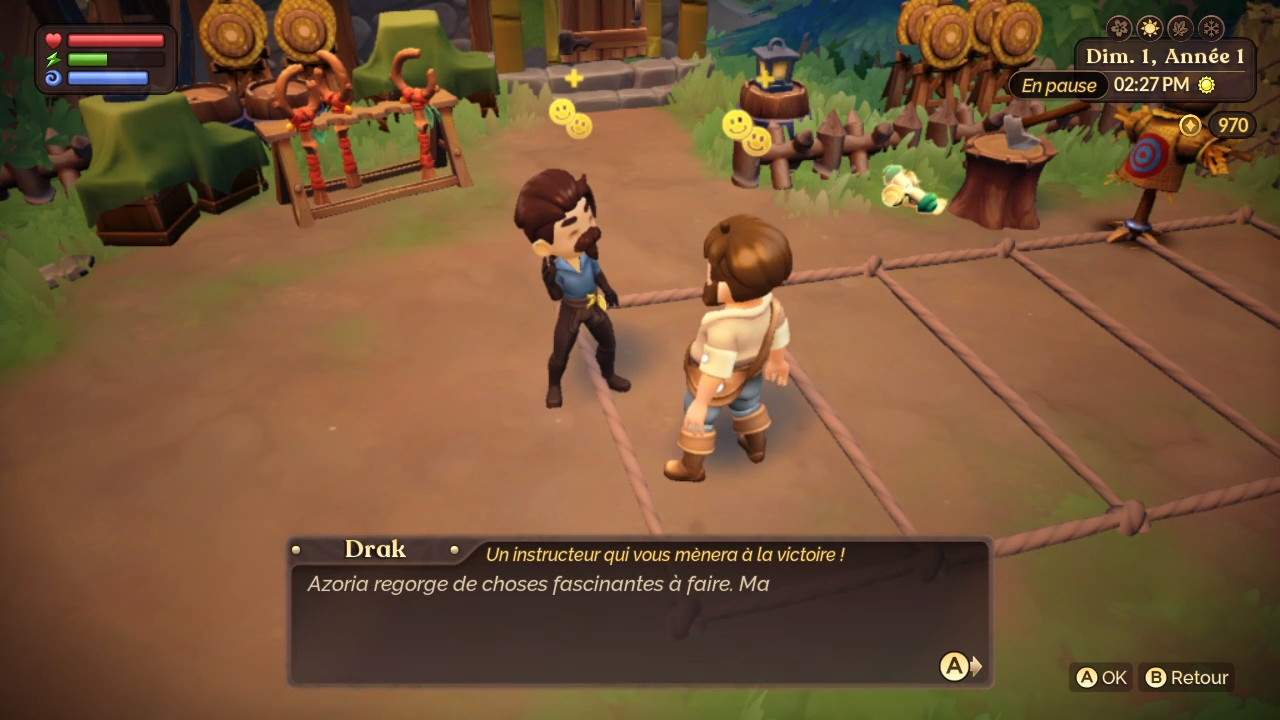This screenshot has width=1280, height=720.
Task: Select the winter snowflake season icon
Action: click(x=1211, y=28)
